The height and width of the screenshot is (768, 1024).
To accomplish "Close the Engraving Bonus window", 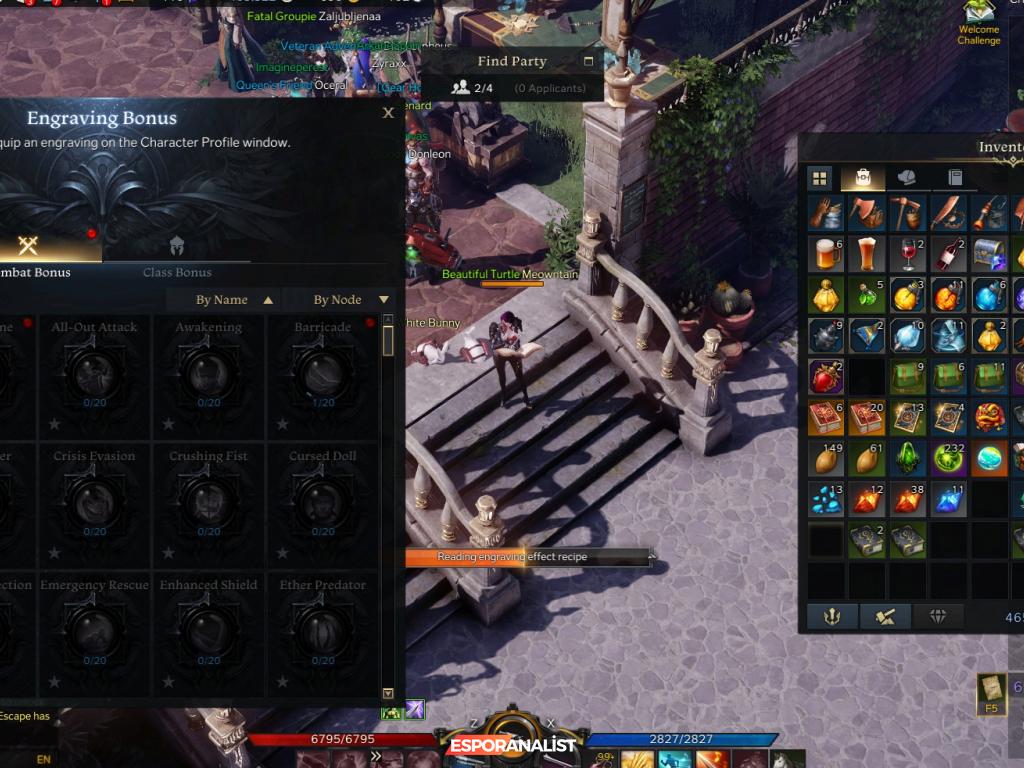I will click(x=388, y=114).
